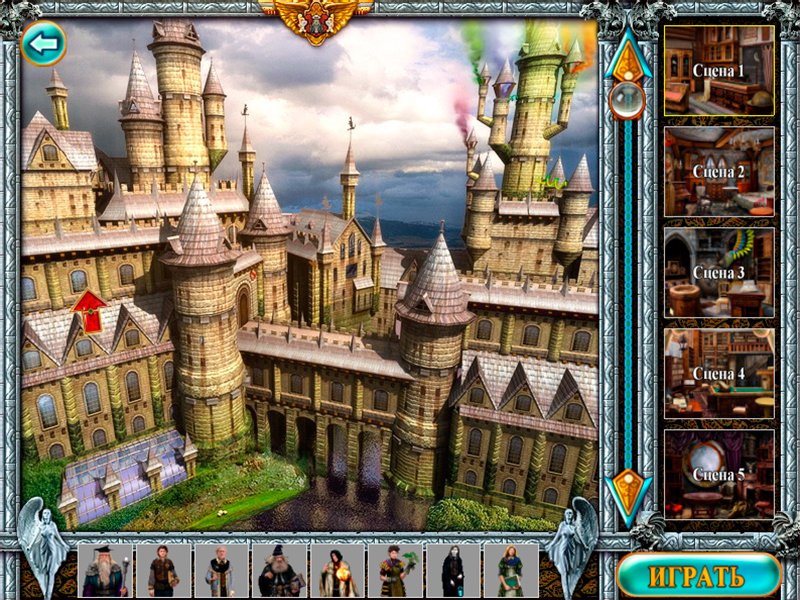Open the Сцена 3 thumbnail
Image resolution: width=800 pixels, height=600 pixels.
coord(719,272)
